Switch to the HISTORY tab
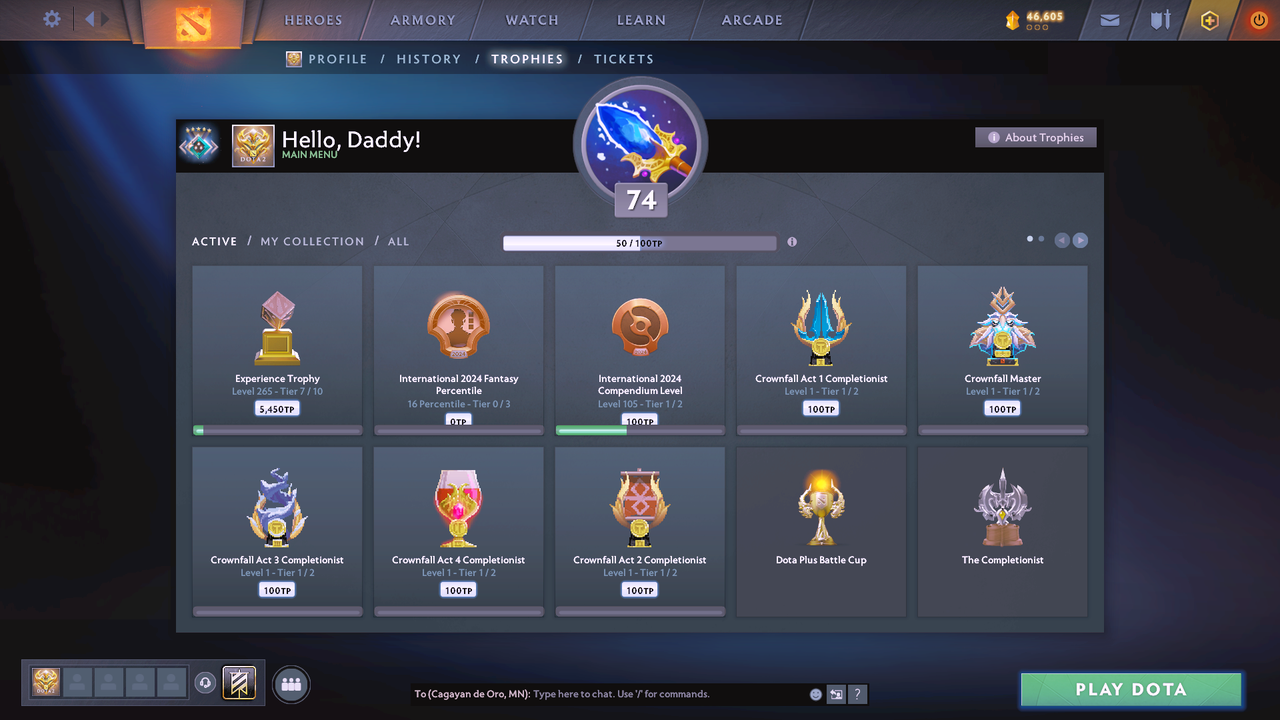1280x720 pixels. (428, 59)
